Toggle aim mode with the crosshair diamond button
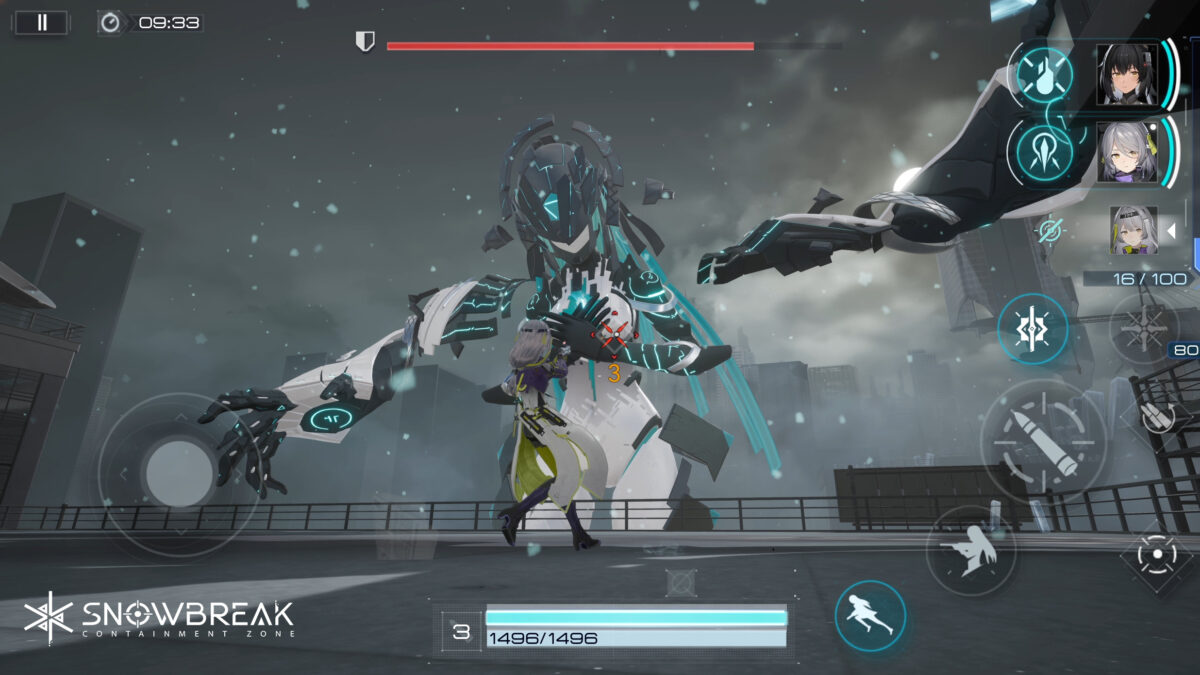 1157,553
